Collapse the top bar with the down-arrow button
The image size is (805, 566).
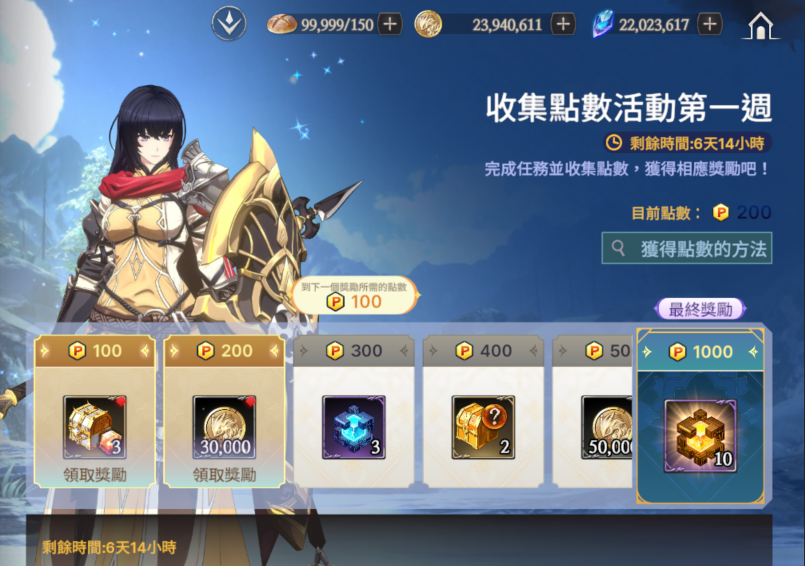229,23
